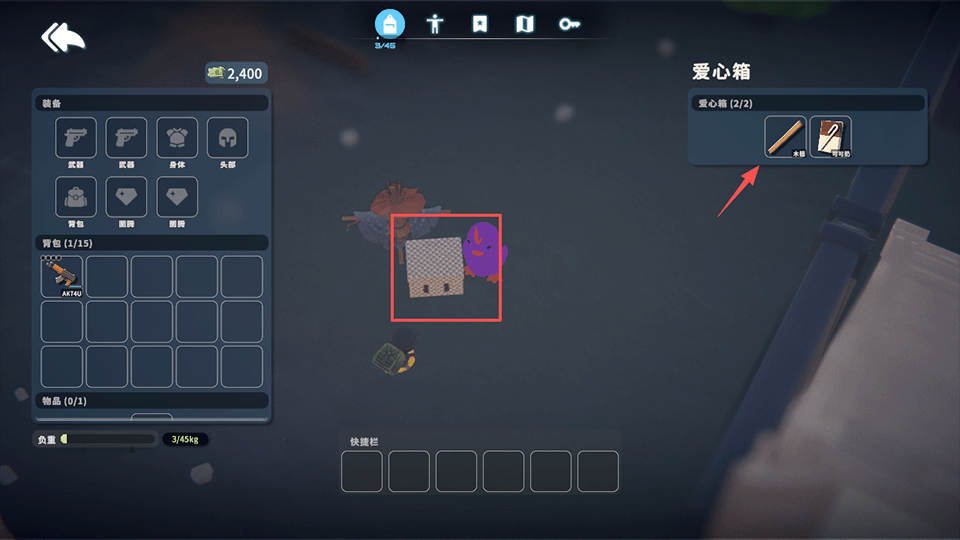Select the backpack inventory tab

[389, 24]
